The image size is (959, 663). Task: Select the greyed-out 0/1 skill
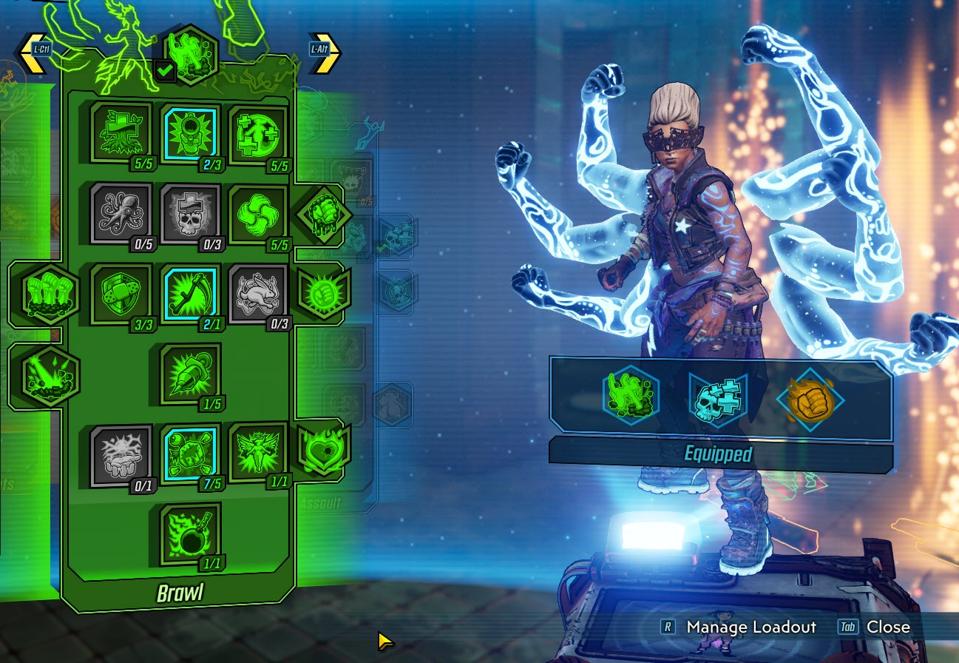coord(121,453)
